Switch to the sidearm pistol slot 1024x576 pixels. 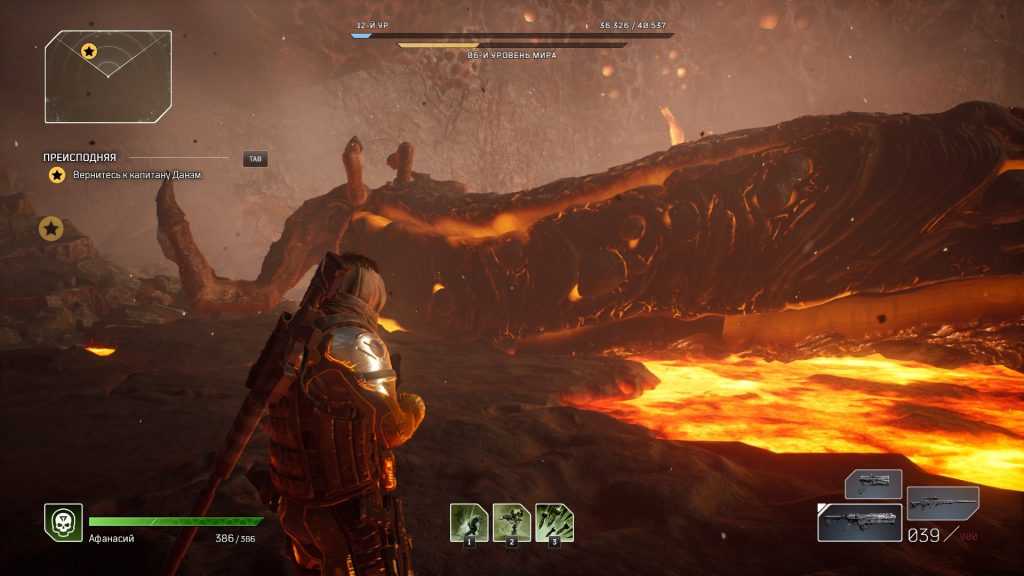coord(873,484)
